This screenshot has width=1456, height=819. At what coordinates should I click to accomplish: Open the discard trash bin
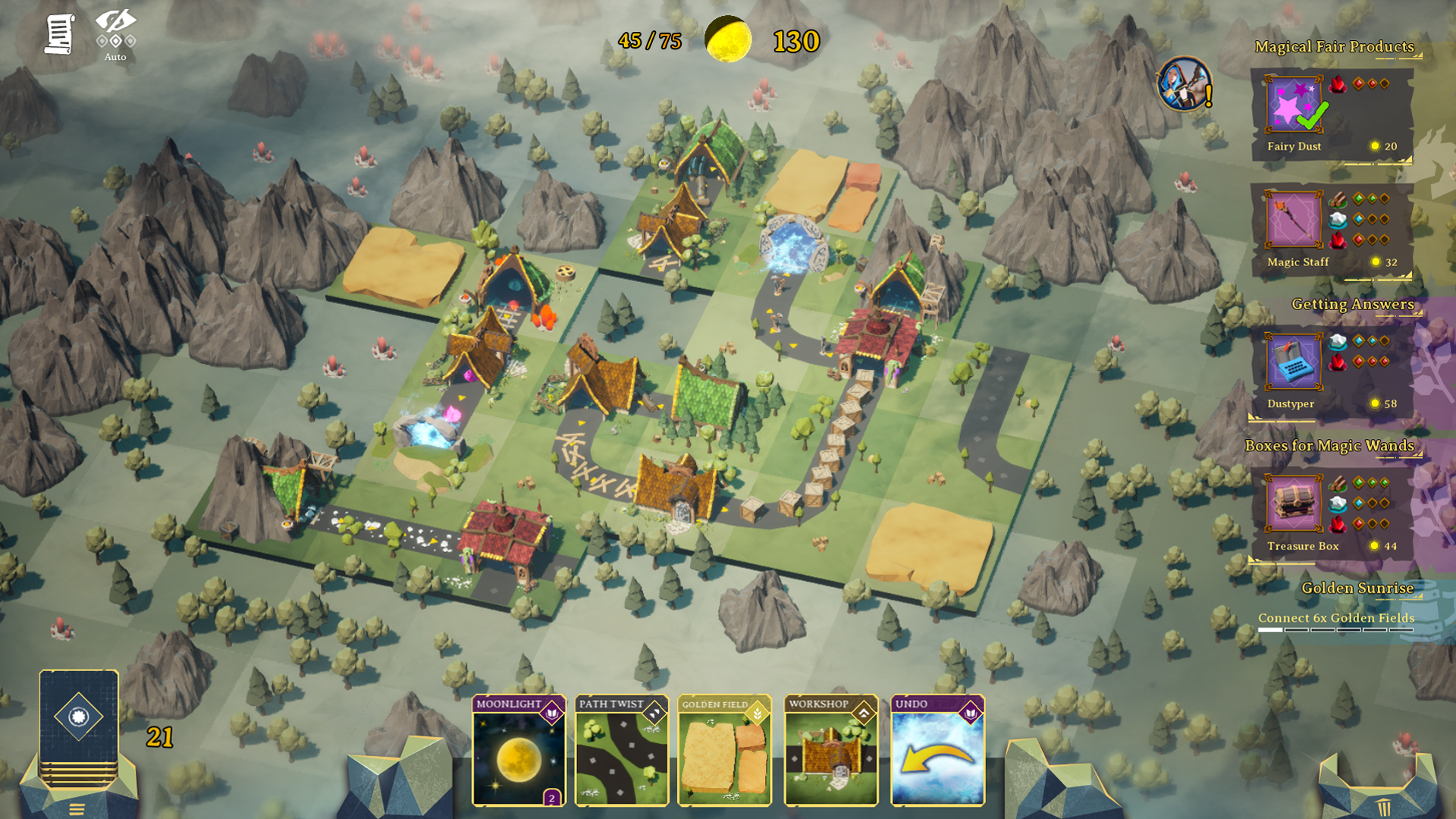[x=1384, y=807]
